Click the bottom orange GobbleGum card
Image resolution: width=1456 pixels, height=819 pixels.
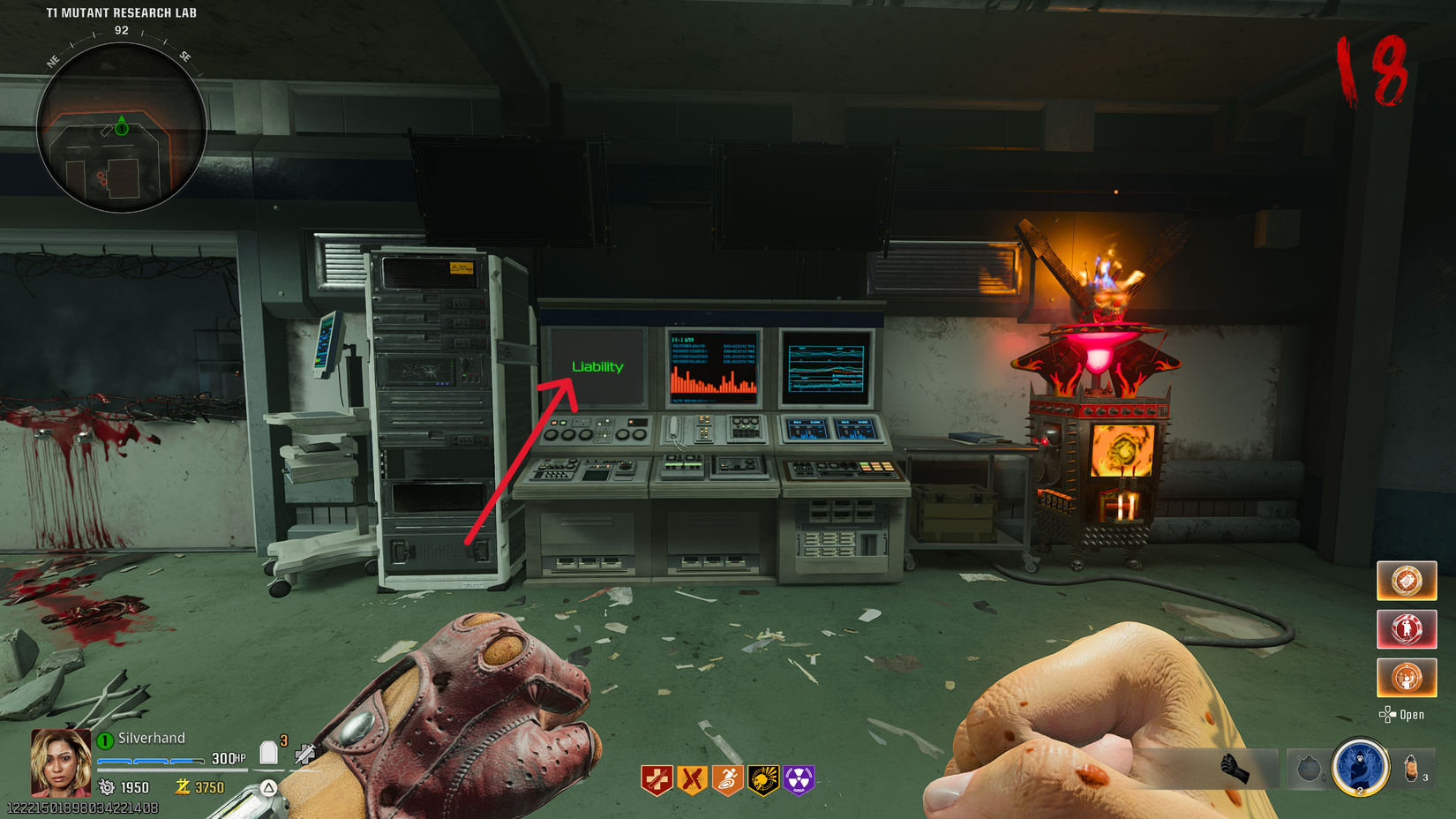(1407, 679)
